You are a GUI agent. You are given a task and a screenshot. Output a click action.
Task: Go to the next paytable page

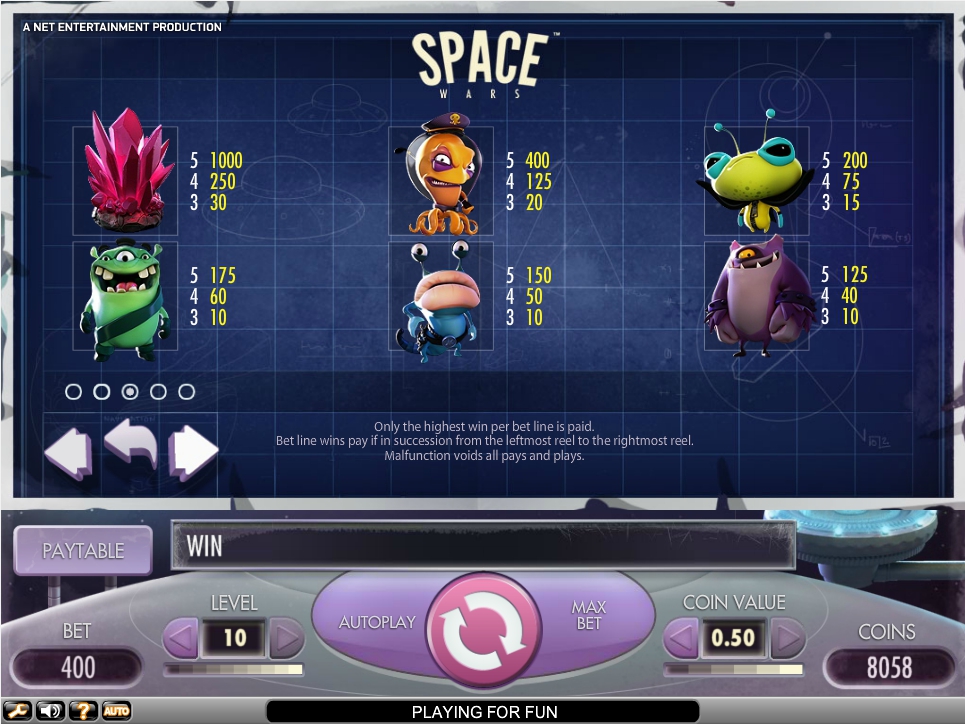click(x=193, y=452)
